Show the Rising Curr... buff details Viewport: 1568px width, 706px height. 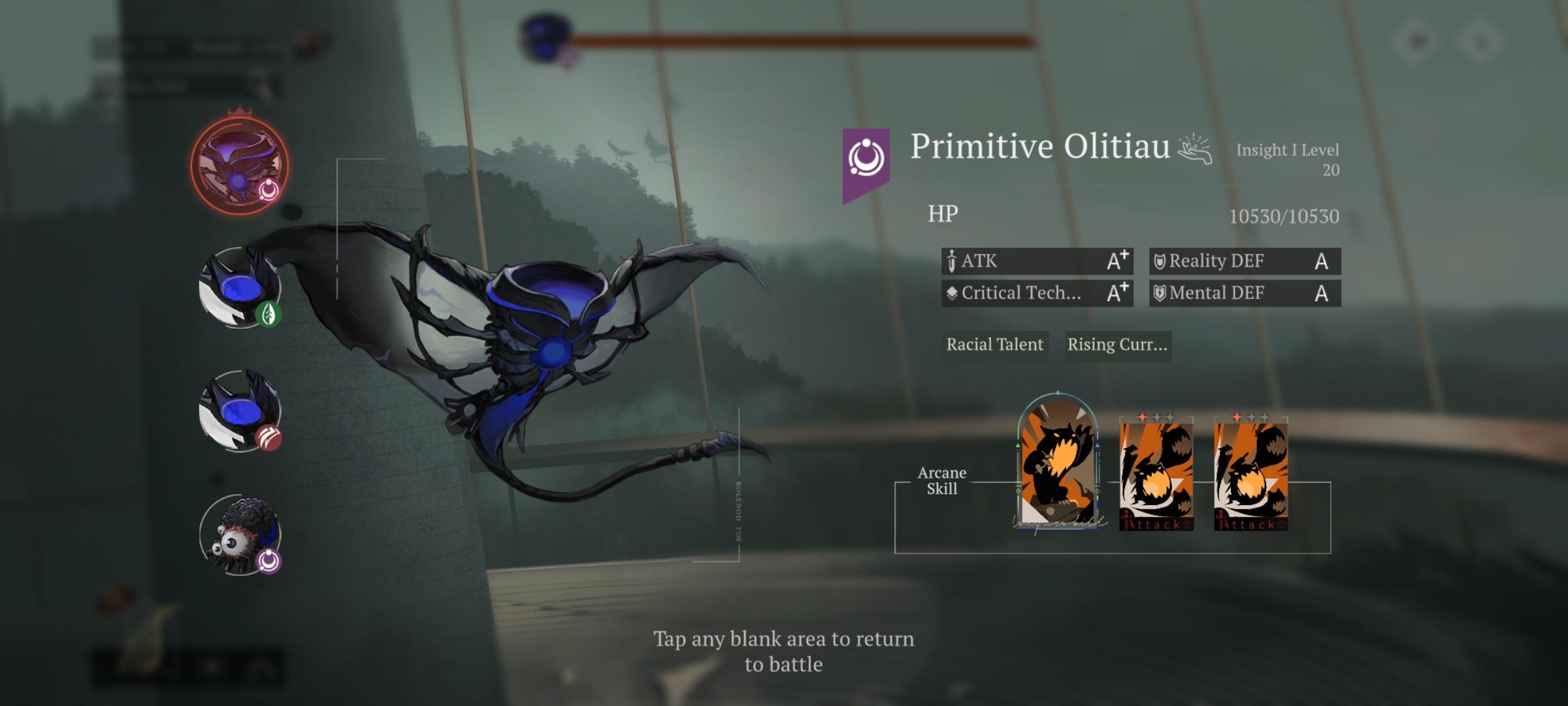click(x=1117, y=345)
